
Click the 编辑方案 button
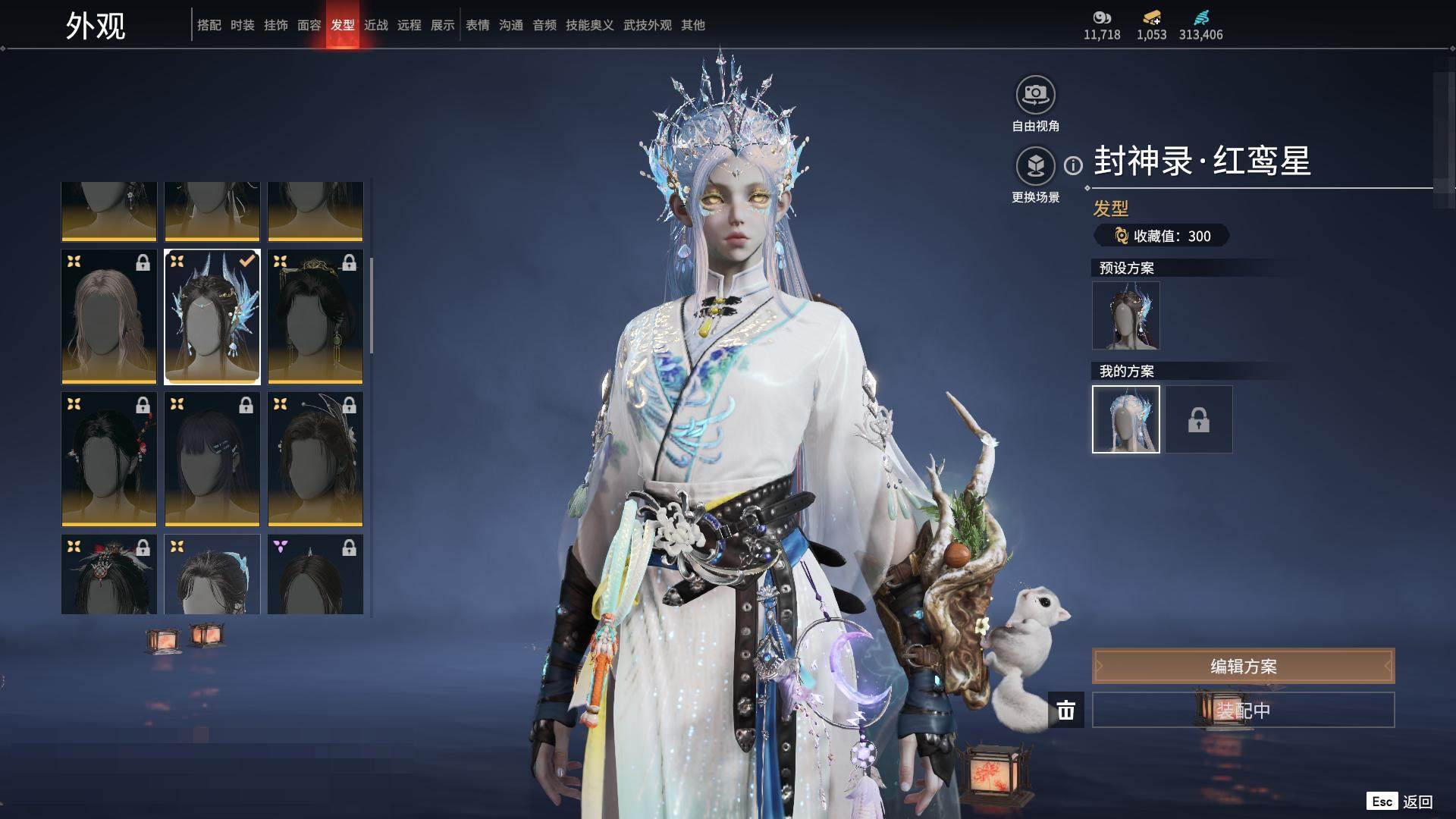(1243, 667)
